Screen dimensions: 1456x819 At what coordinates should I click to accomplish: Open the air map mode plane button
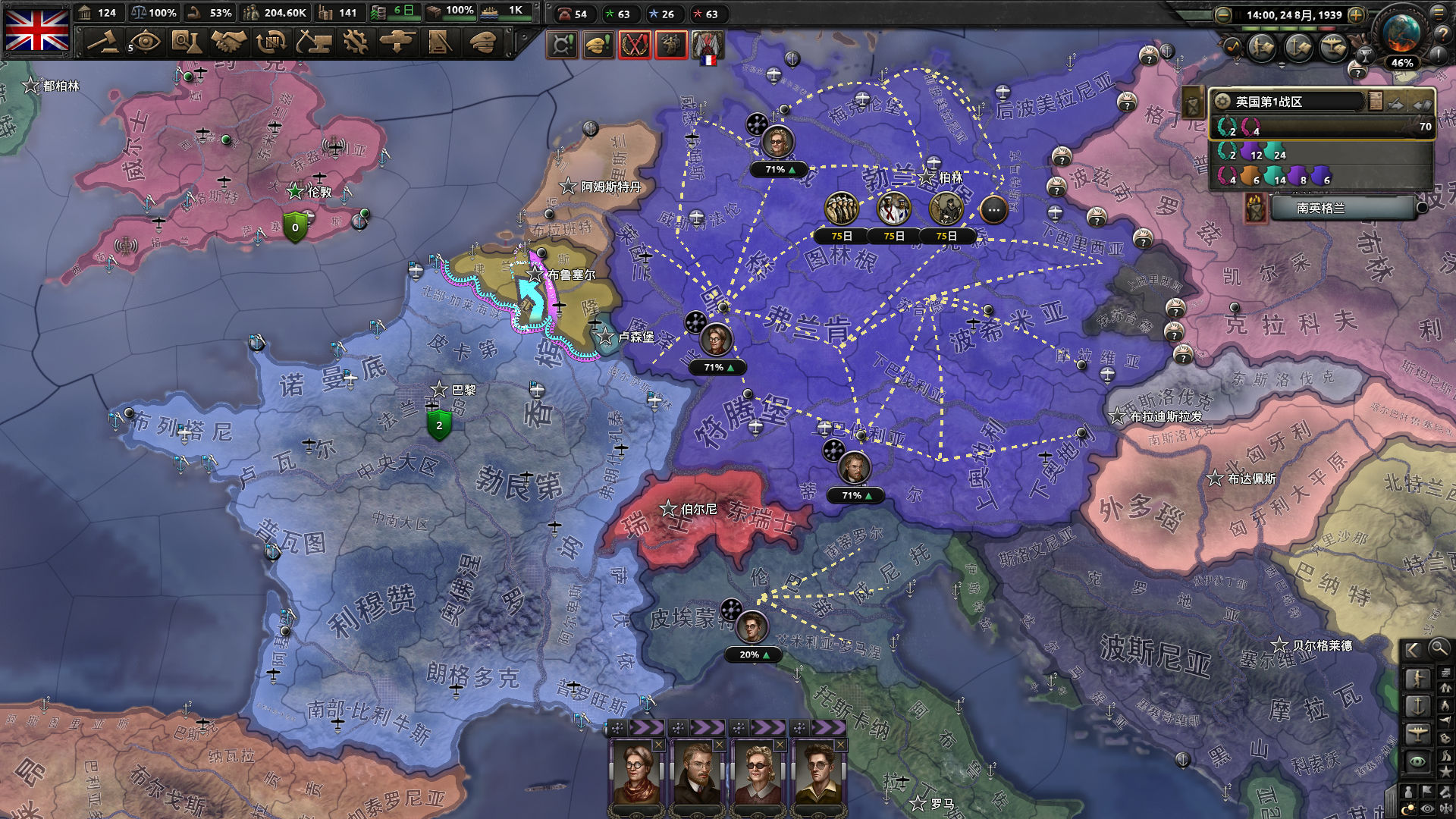pos(1417,733)
